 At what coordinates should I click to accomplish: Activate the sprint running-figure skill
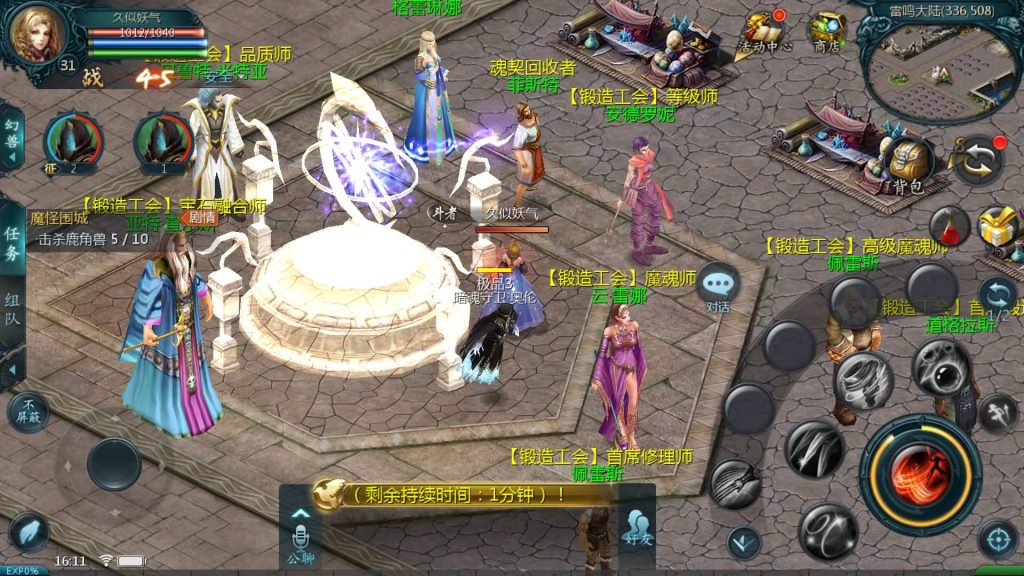coord(997,412)
